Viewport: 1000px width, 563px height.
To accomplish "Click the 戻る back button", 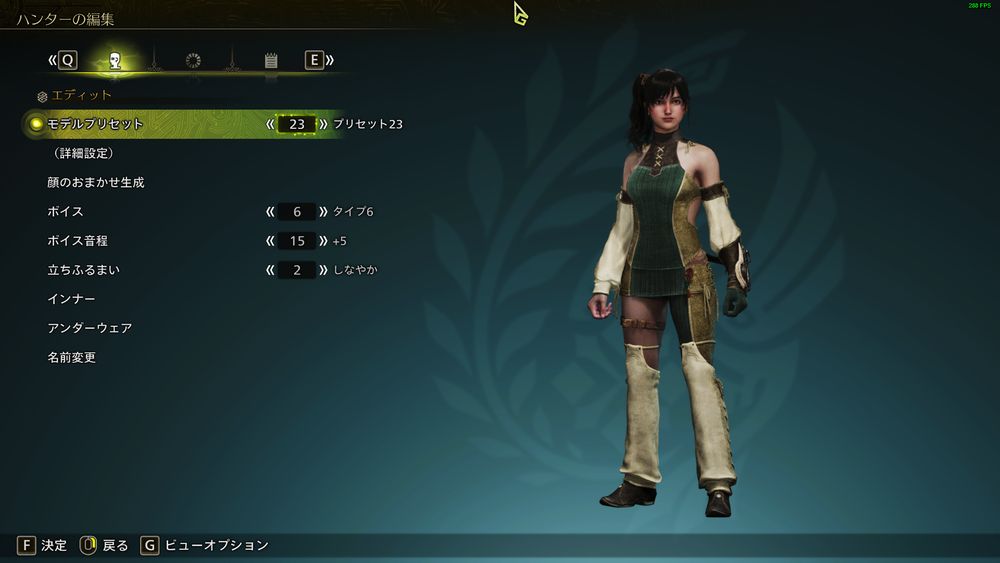I will pyautogui.click(x=105, y=545).
